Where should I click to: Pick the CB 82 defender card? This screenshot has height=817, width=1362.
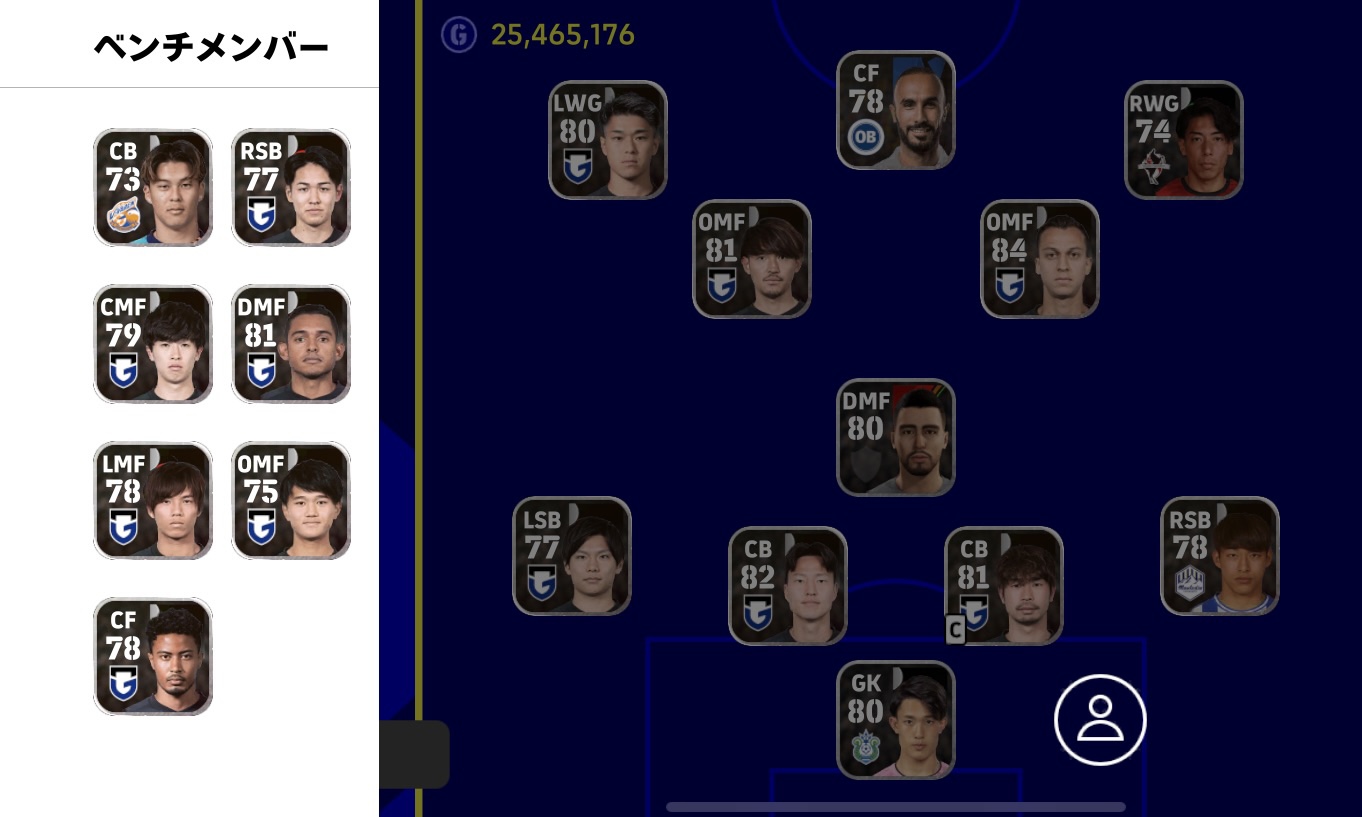pyautogui.click(x=788, y=586)
